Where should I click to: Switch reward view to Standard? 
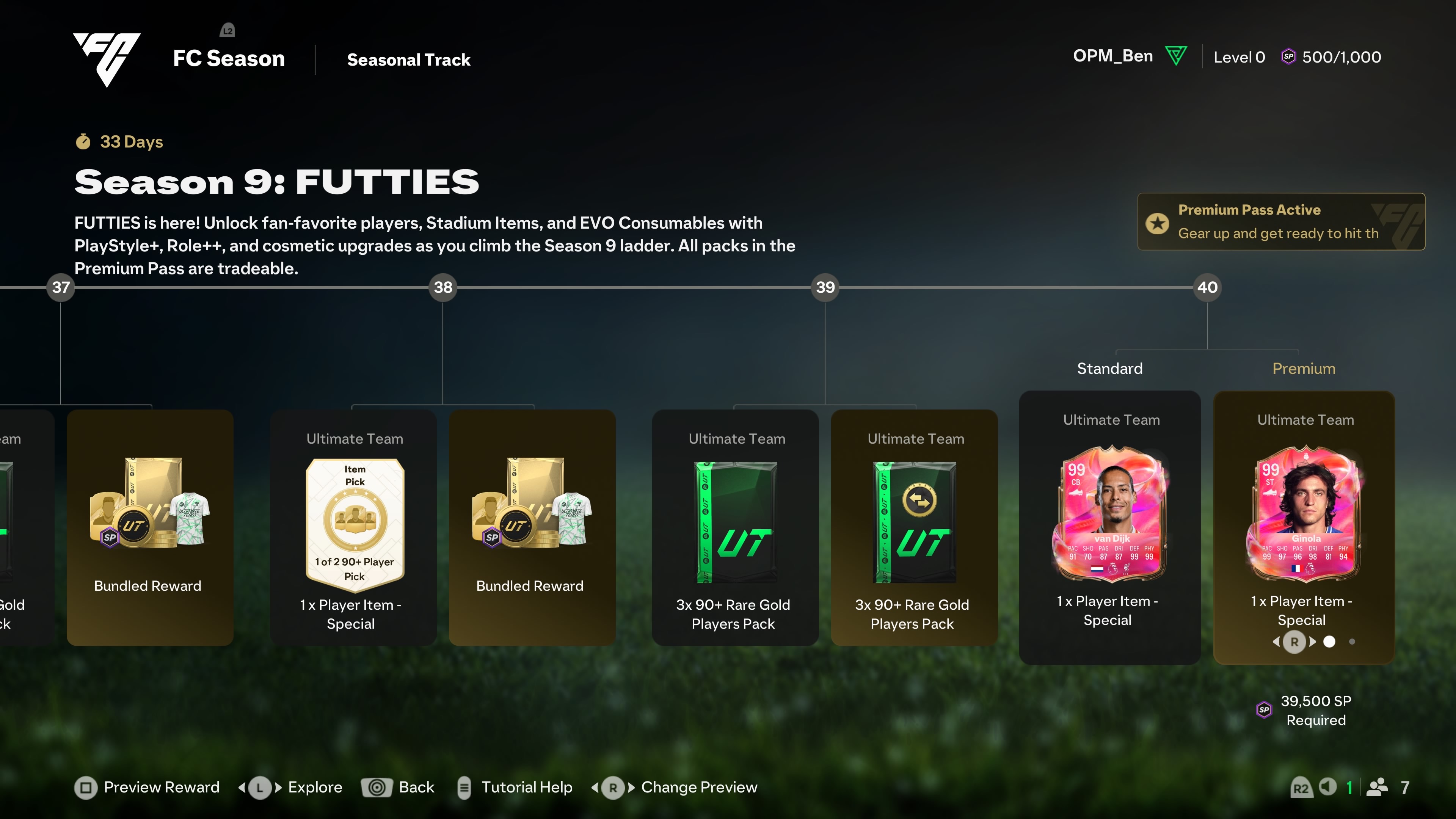(1109, 368)
